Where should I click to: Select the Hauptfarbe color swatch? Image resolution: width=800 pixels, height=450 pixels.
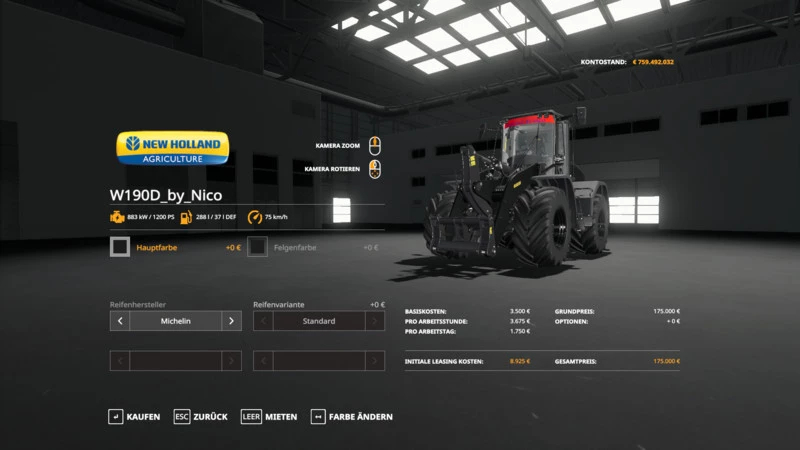click(120, 247)
